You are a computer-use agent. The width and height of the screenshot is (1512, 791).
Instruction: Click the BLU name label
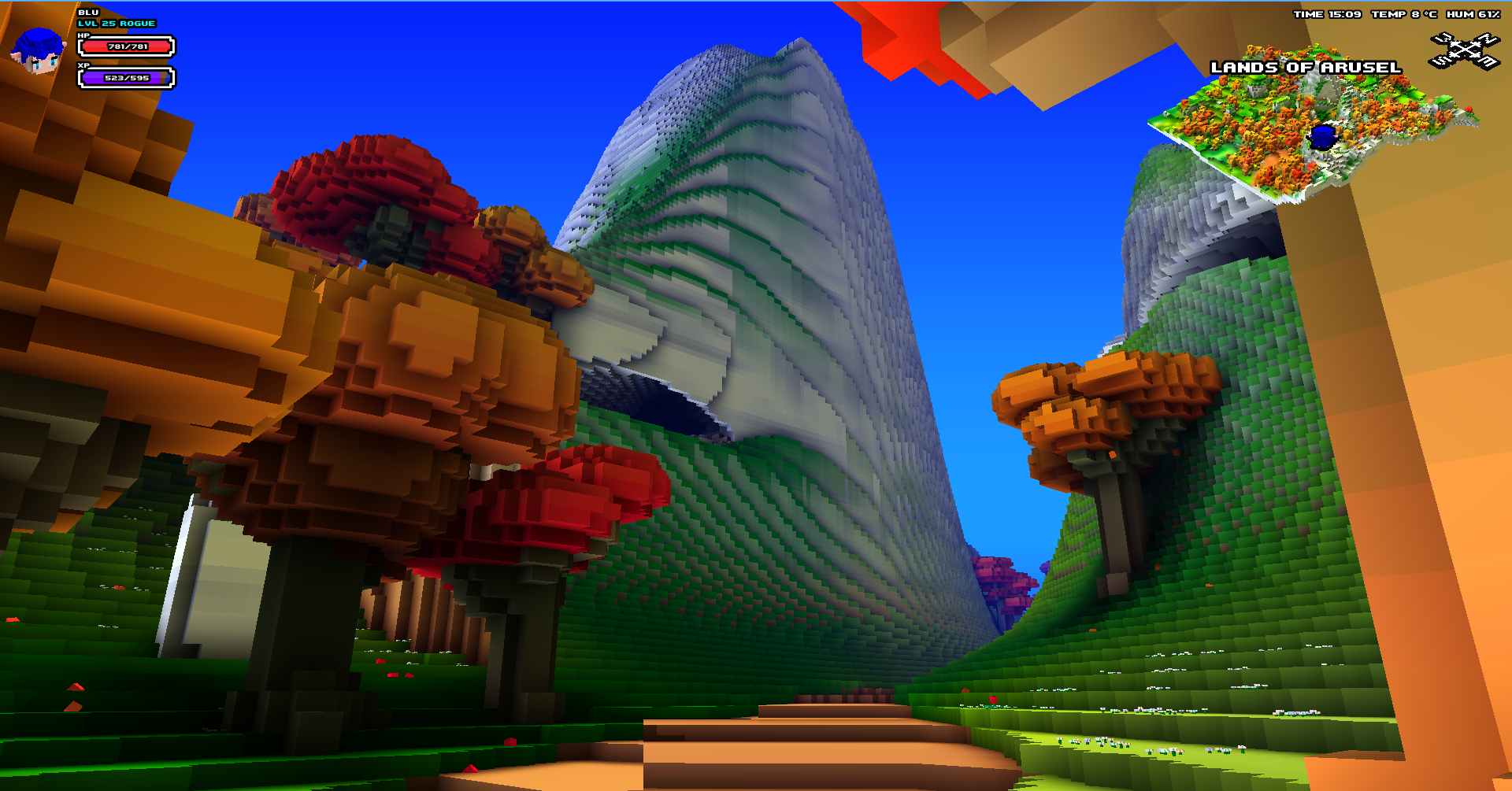pos(87,12)
